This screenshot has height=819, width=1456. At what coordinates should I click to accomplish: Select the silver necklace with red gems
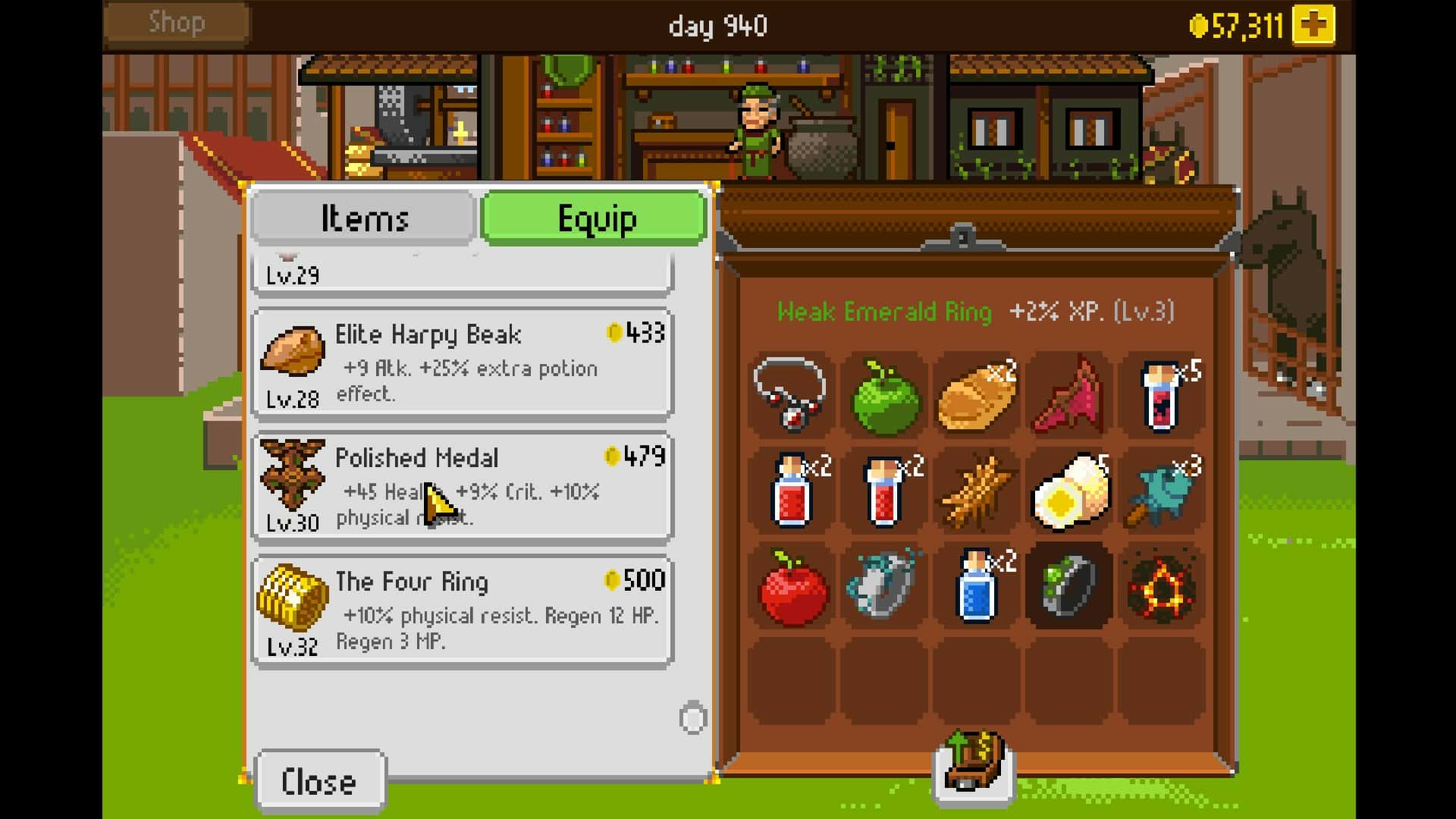pos(791,394)
